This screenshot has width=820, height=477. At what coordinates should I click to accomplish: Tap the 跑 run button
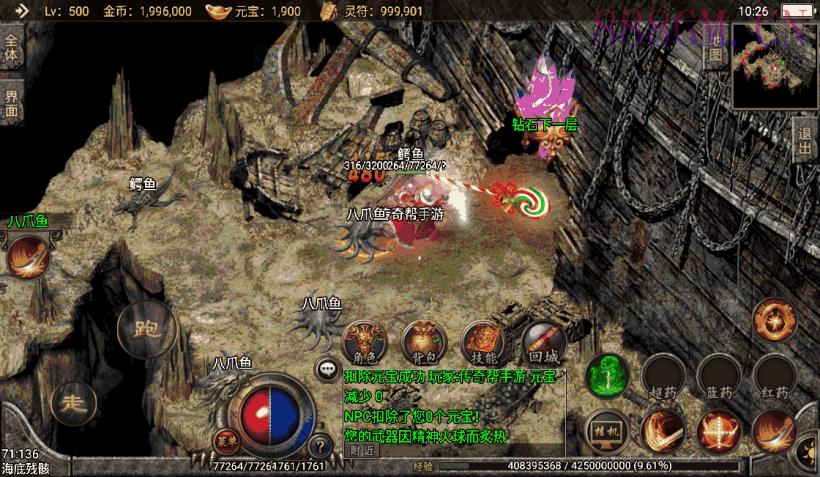[146, 327]
